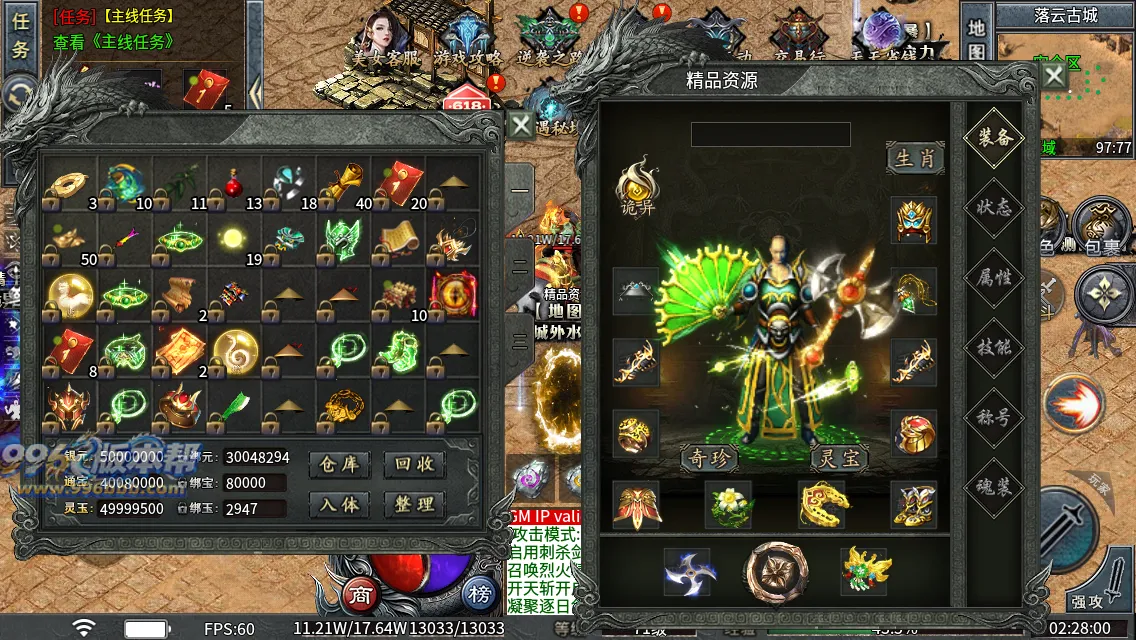Switch to the 状态 status tab
Screen dimensions: 1136x640
tap(993, 208)
